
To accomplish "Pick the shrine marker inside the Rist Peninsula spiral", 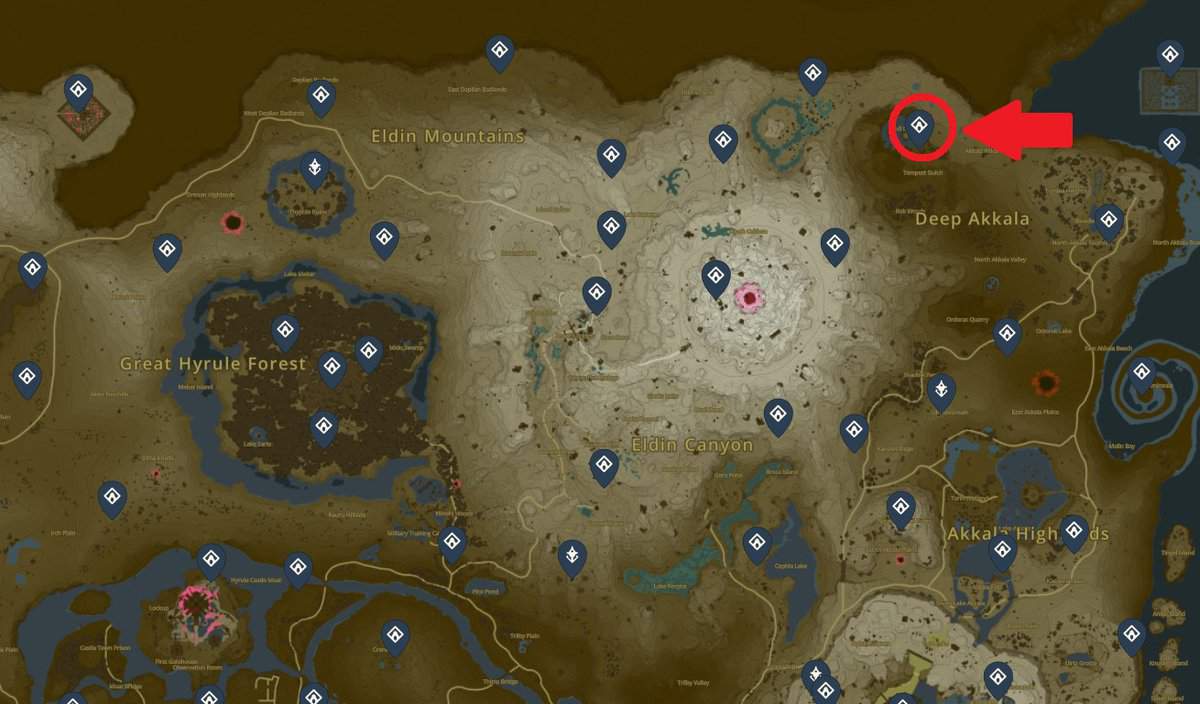I will (1142, 373).
